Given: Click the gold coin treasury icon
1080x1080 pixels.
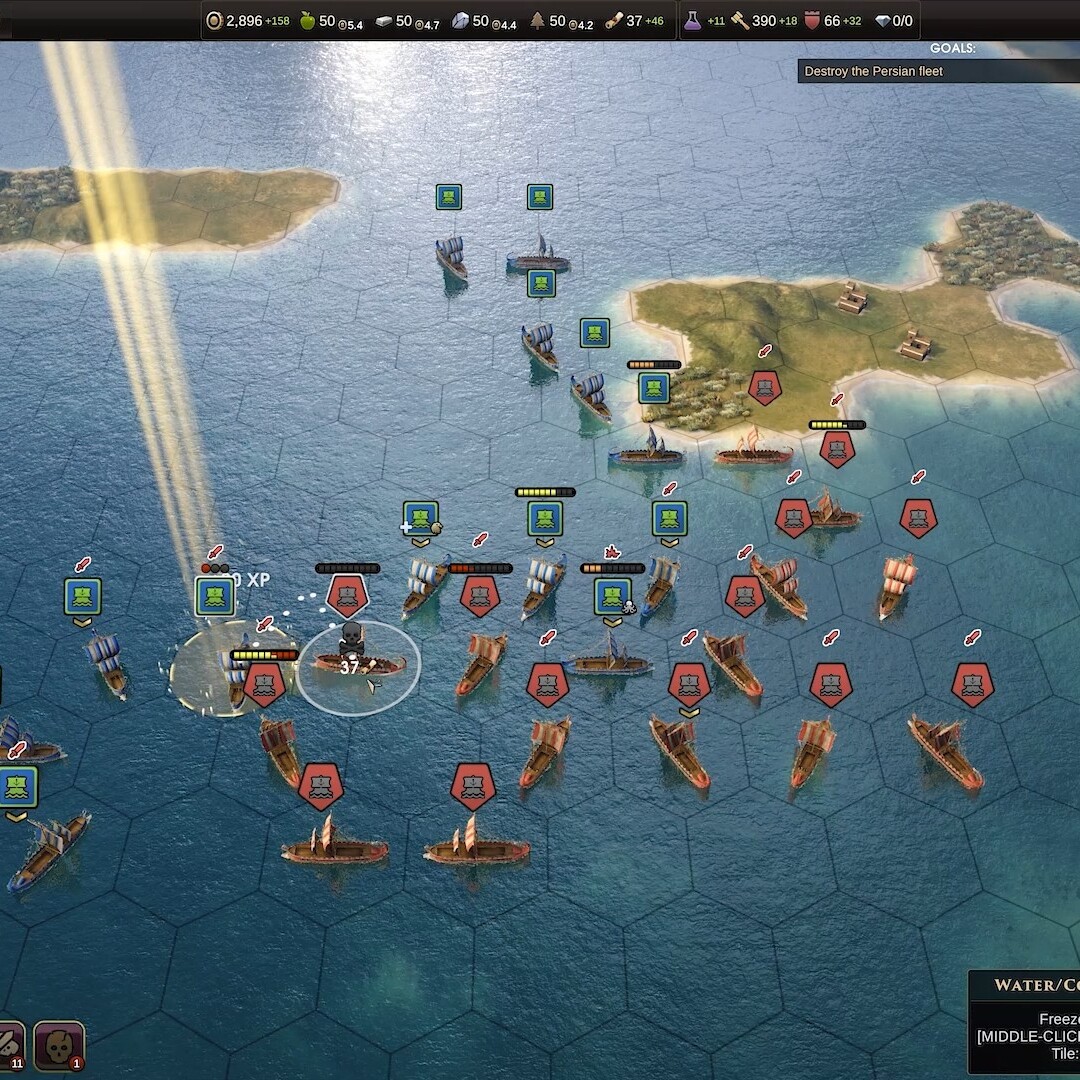Looking at the screenshot, I should point(214,20).
